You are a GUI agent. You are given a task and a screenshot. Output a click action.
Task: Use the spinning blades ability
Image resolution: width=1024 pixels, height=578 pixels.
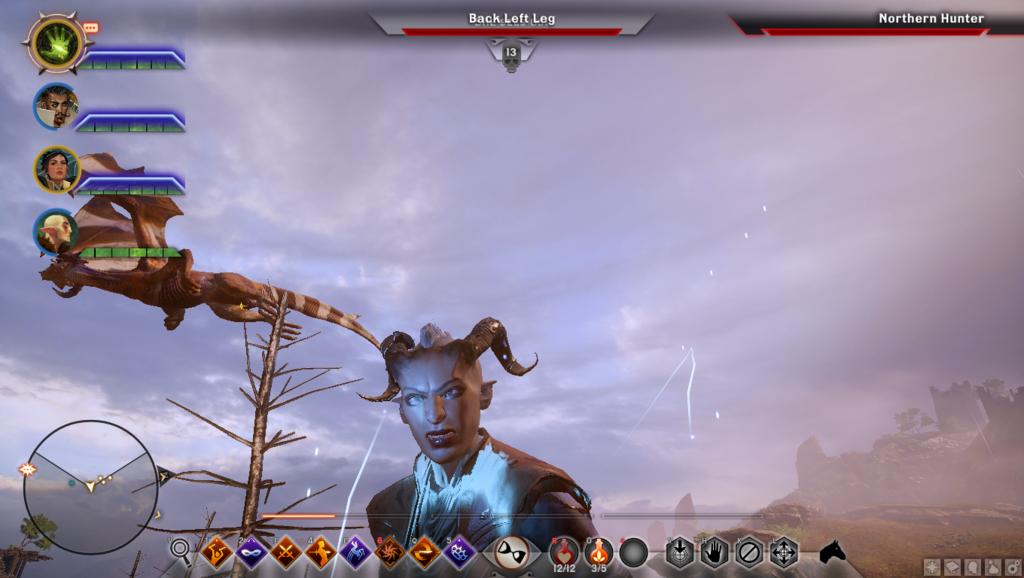tap(390, 551)
